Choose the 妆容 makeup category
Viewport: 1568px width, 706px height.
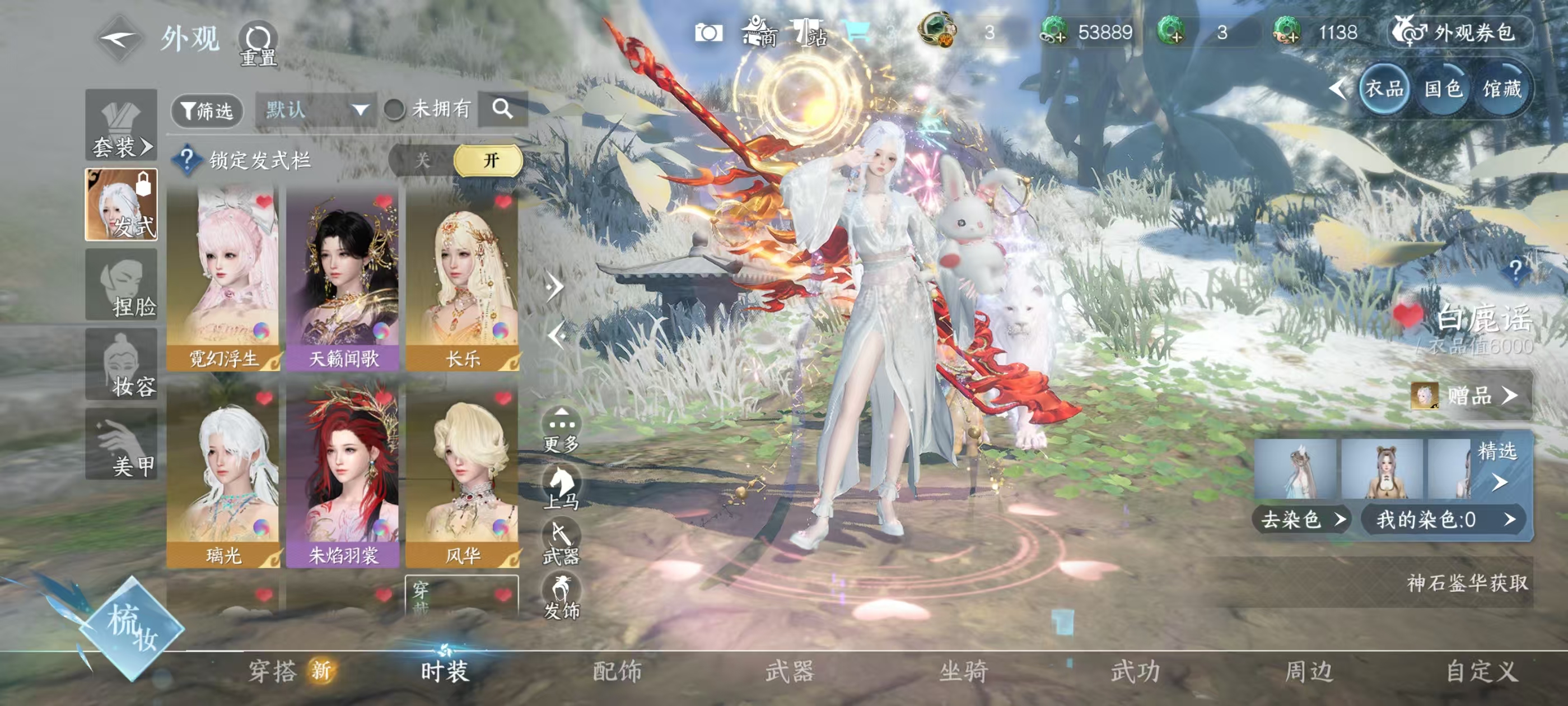[121, 364]
